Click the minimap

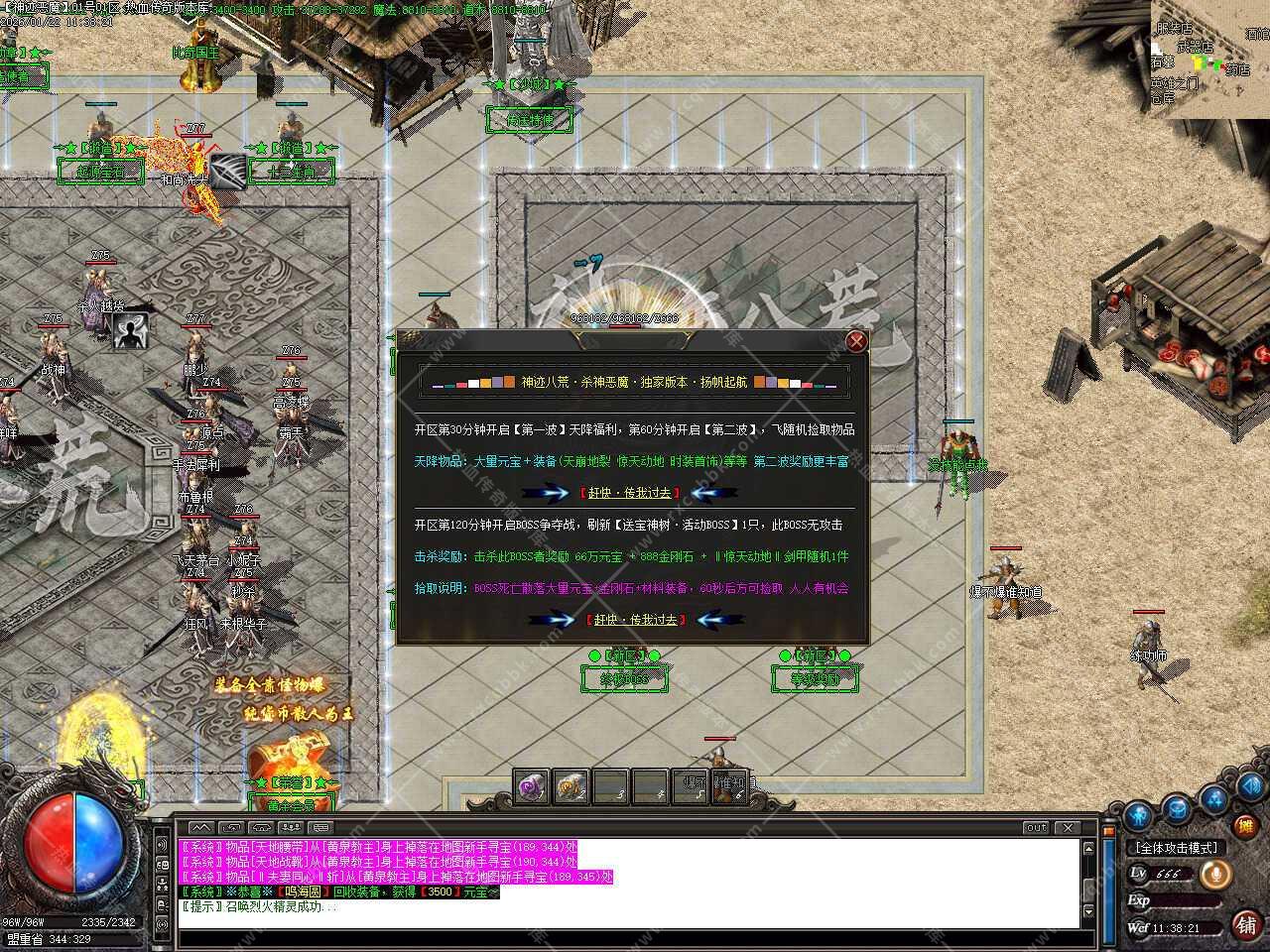coord(1209,59)
